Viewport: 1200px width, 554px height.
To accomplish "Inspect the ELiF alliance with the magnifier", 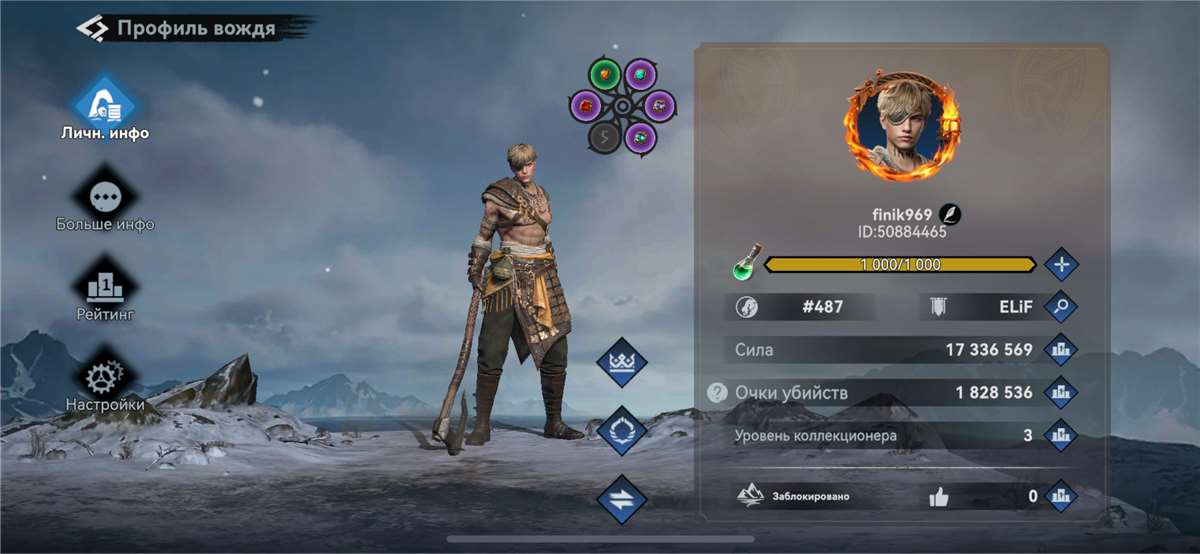I will 1060,307.
